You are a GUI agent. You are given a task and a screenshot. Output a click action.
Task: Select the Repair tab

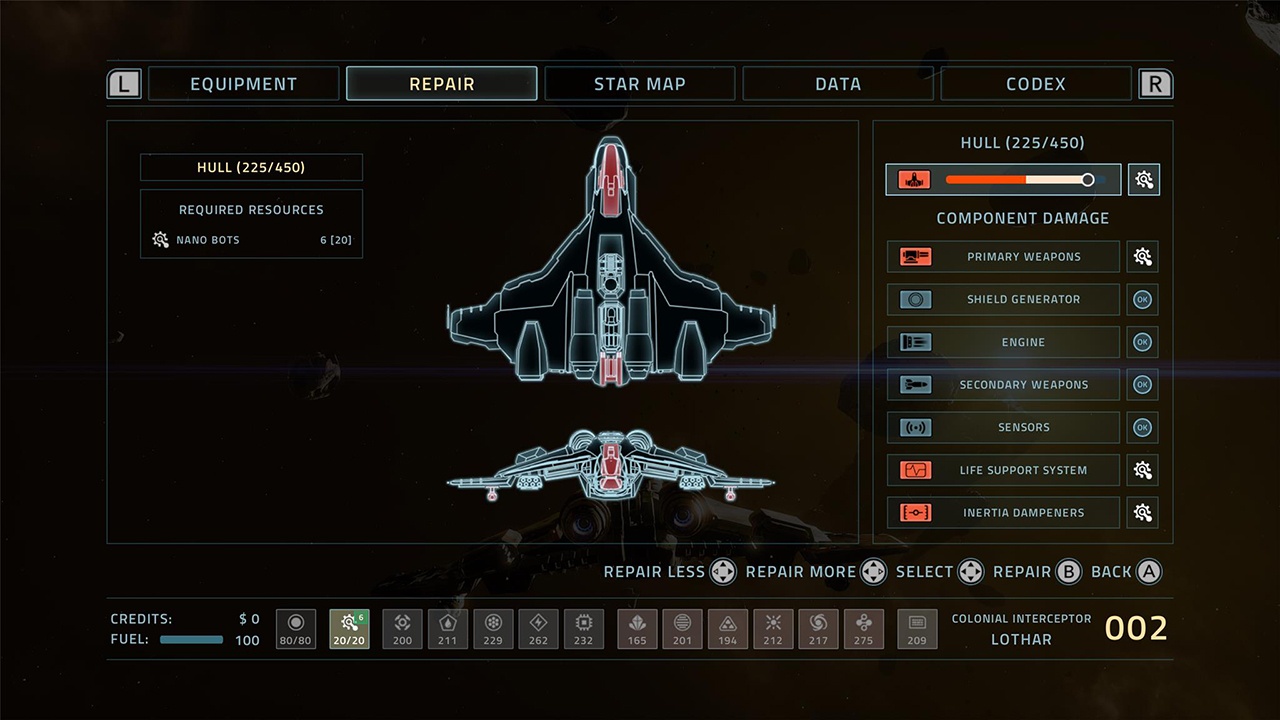441,84
